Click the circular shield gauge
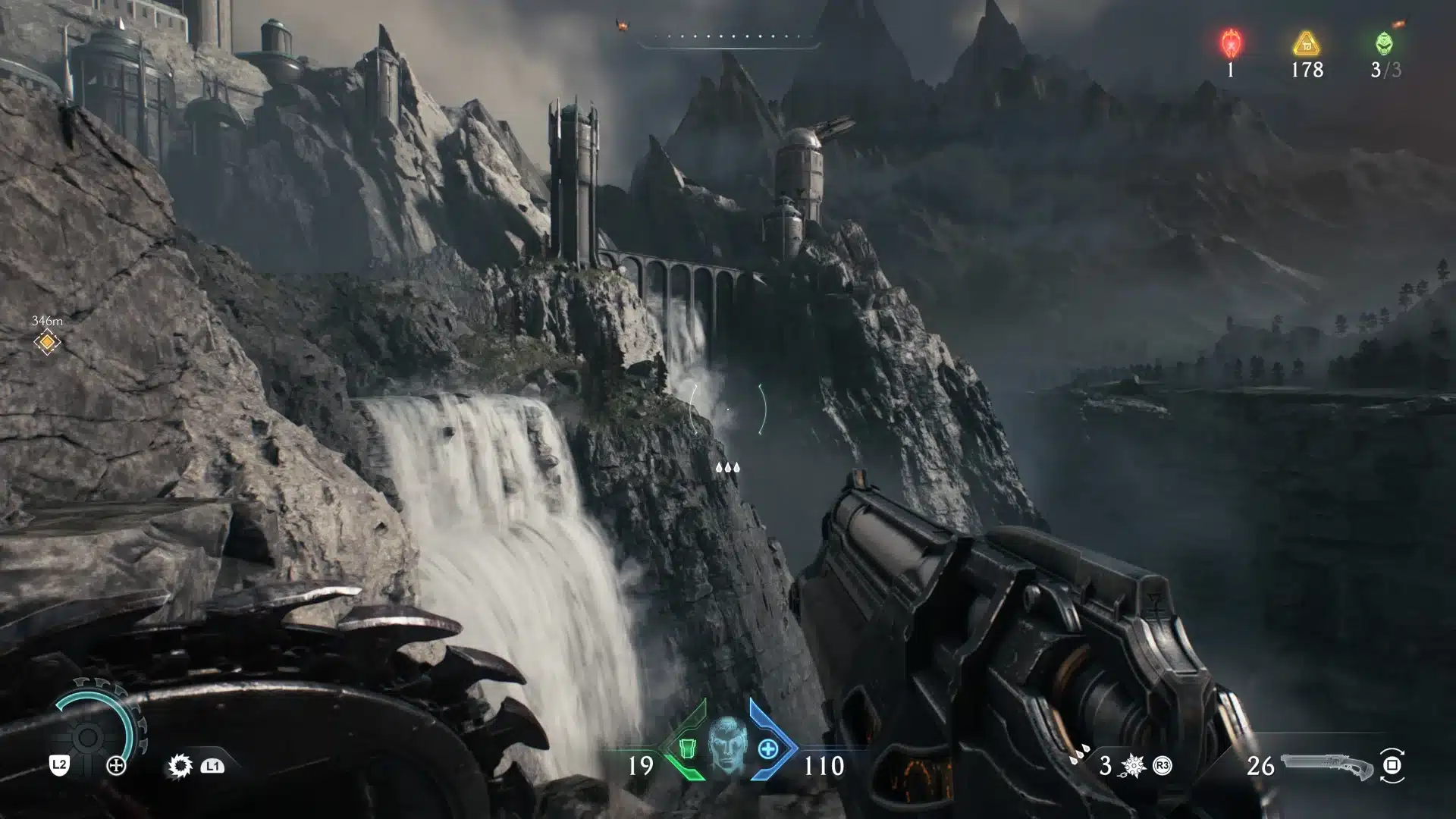 pyautogui.click(x=88, y=736)
